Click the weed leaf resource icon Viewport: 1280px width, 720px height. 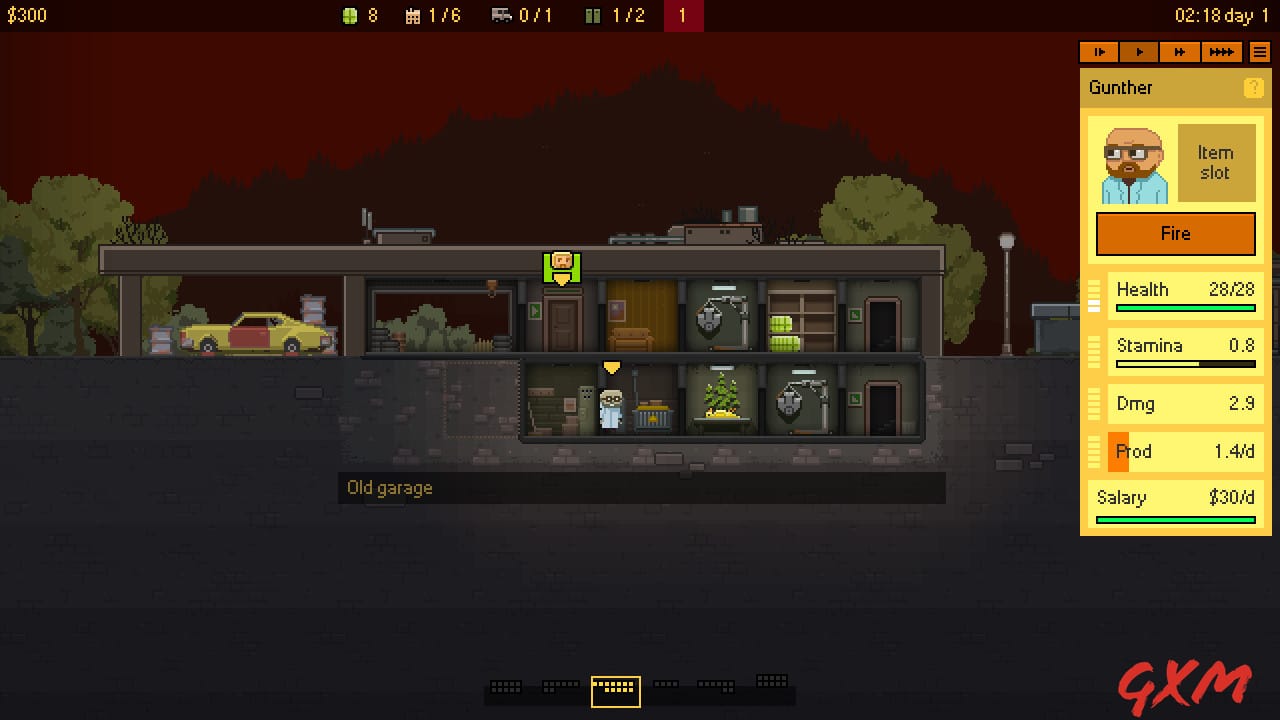349,15
